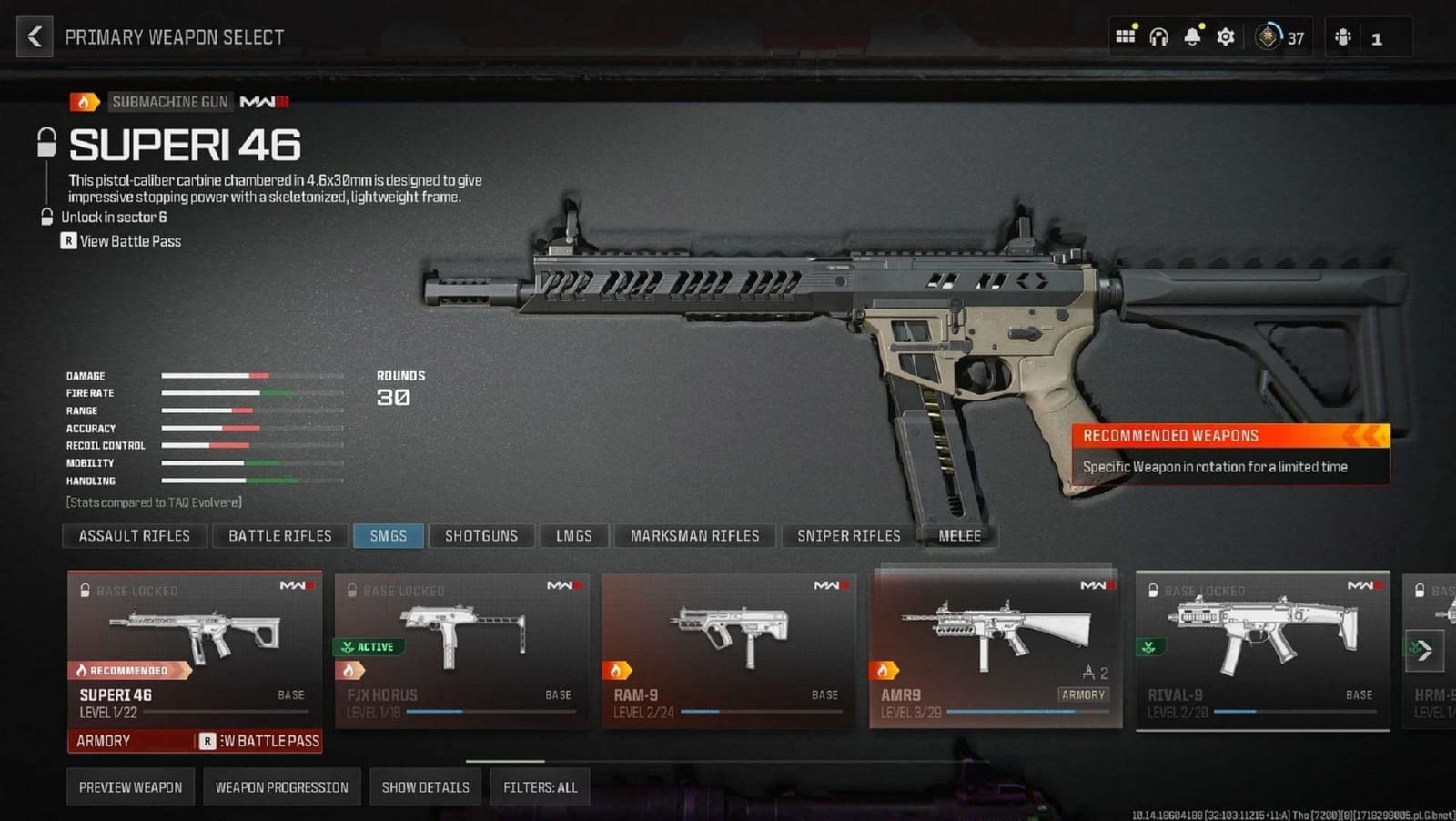Open Weapon Progression
Image resolution: width=1456 pixels, height=821 pixels.
281,786
